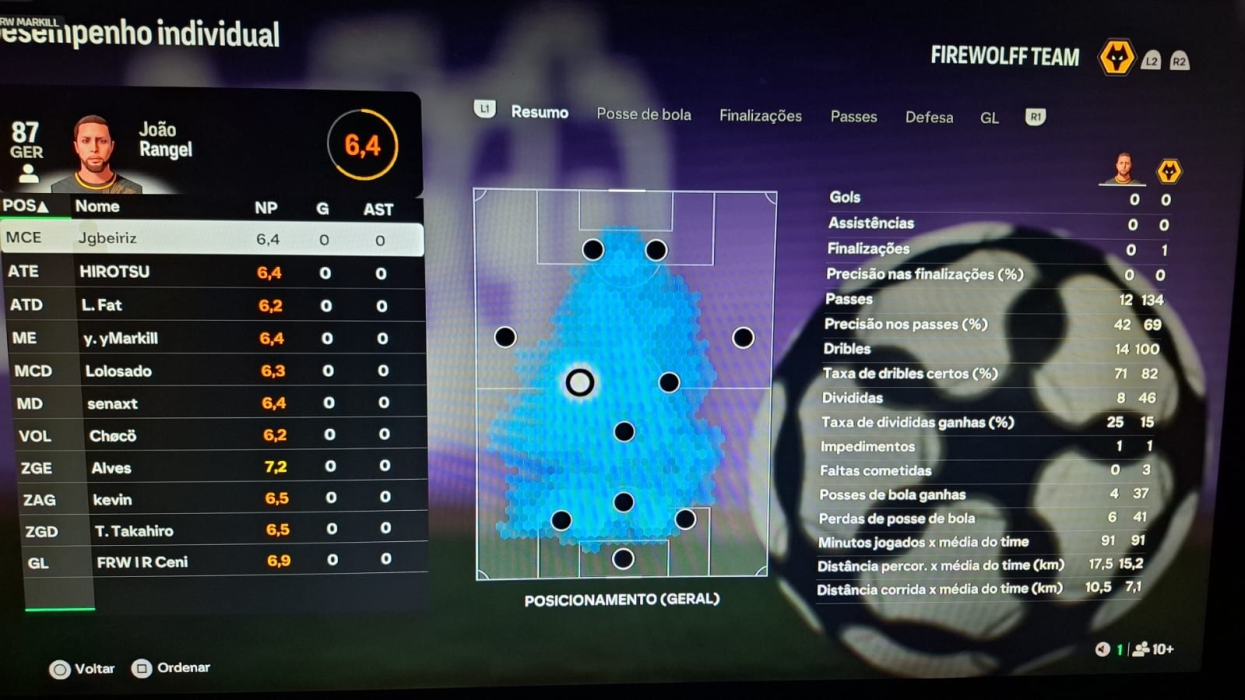The image size is (1245, 700).
Task: Select the T. Takahiro row
Action: pos(211,530)
